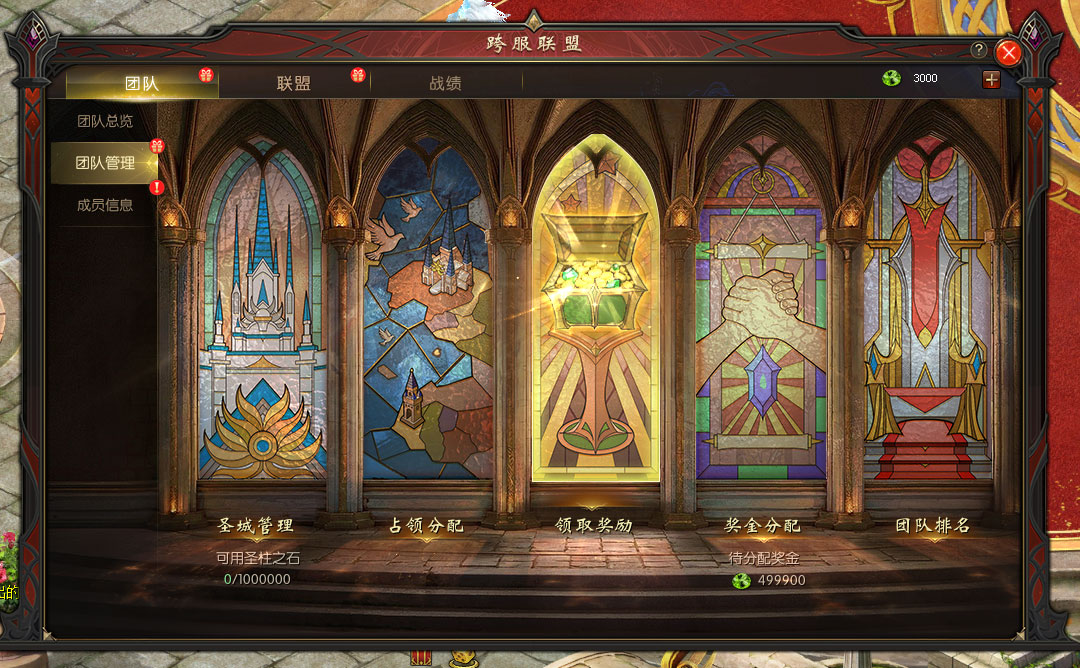This screenshot has height=668, width=1080.
Task: Choose 团队管理 in the side menu
Action: pos(105,163)
